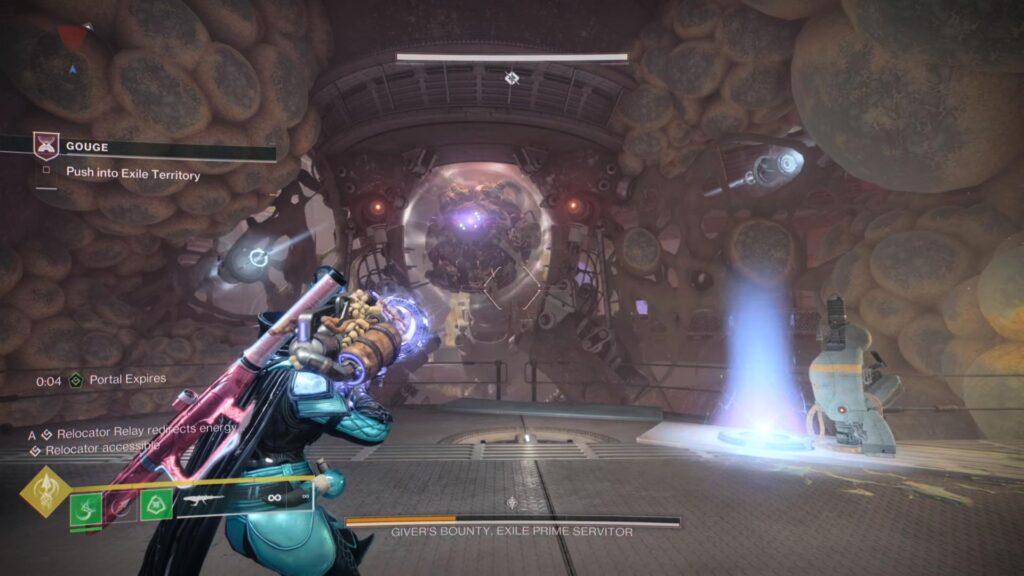Activate the golden diamond Super ability icon

point(44,491)
